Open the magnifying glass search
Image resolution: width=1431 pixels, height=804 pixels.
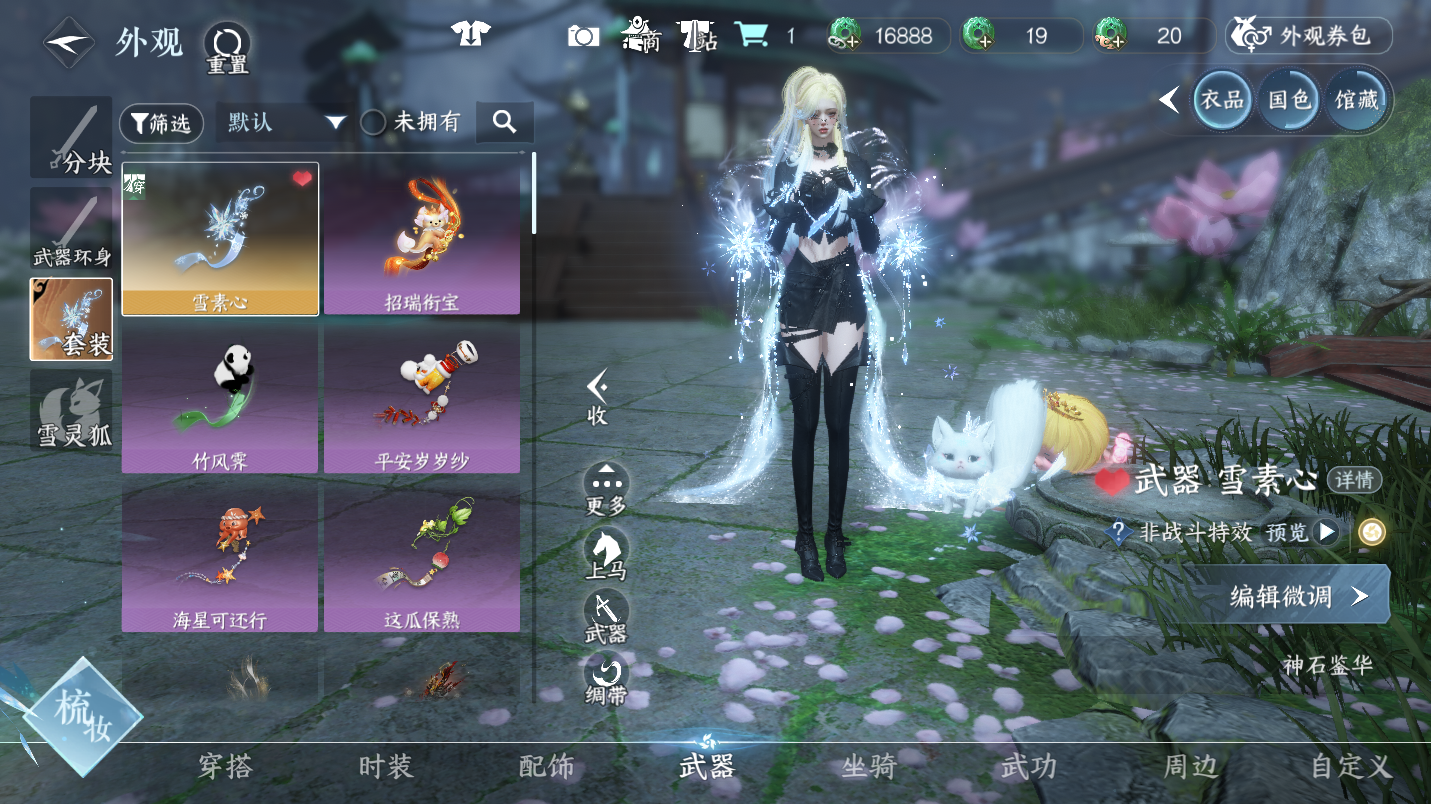point(504,123)
